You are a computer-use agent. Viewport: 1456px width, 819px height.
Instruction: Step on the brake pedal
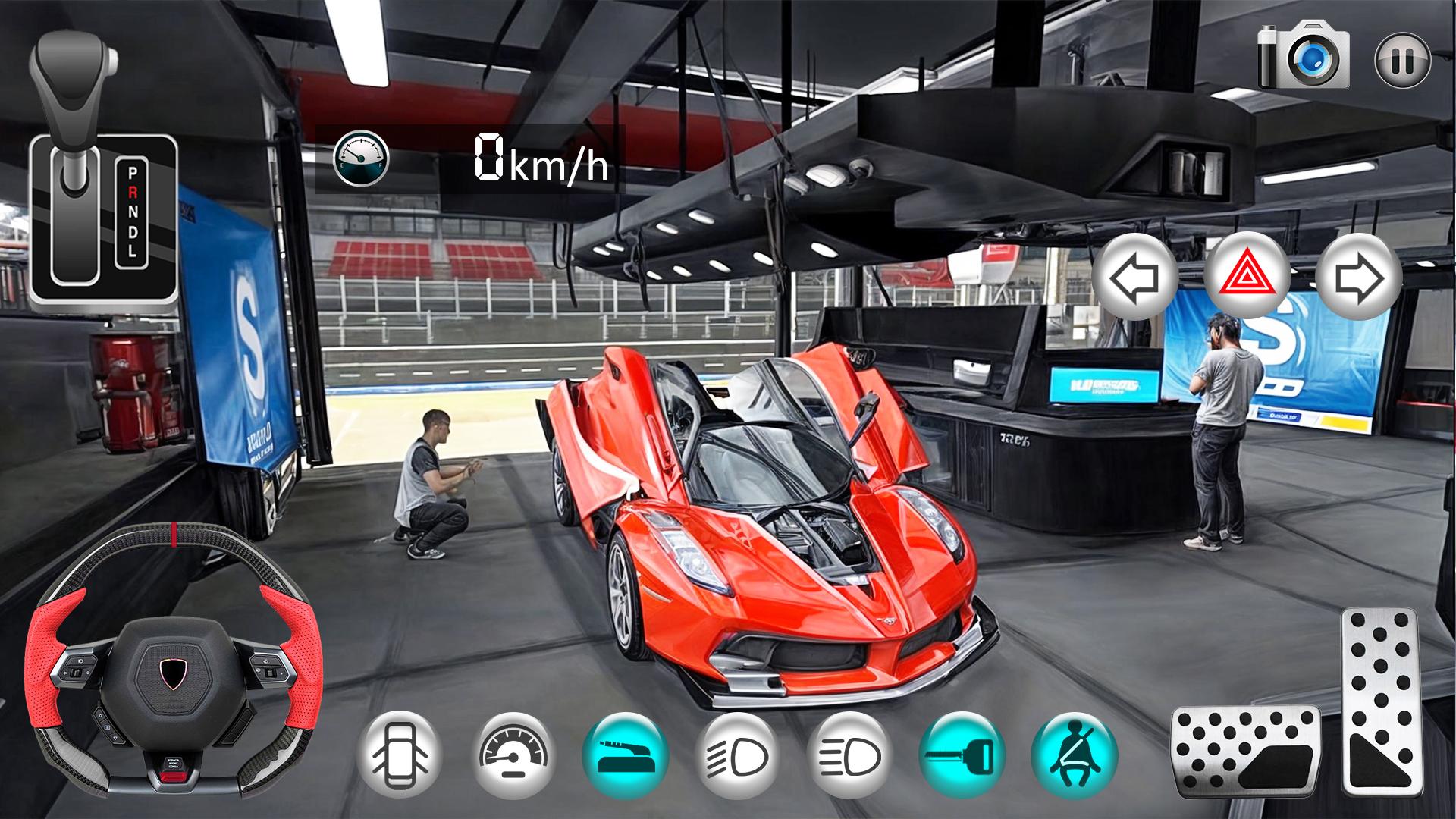(1245, 752)
